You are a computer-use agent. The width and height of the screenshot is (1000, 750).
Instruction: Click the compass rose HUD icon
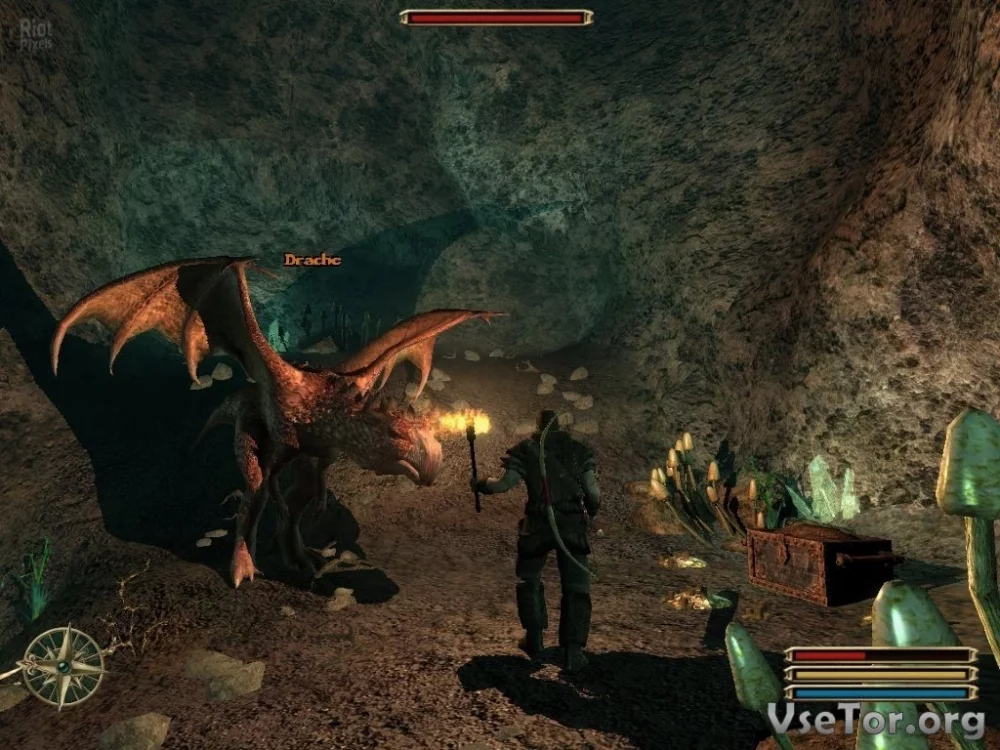(63, 666)
